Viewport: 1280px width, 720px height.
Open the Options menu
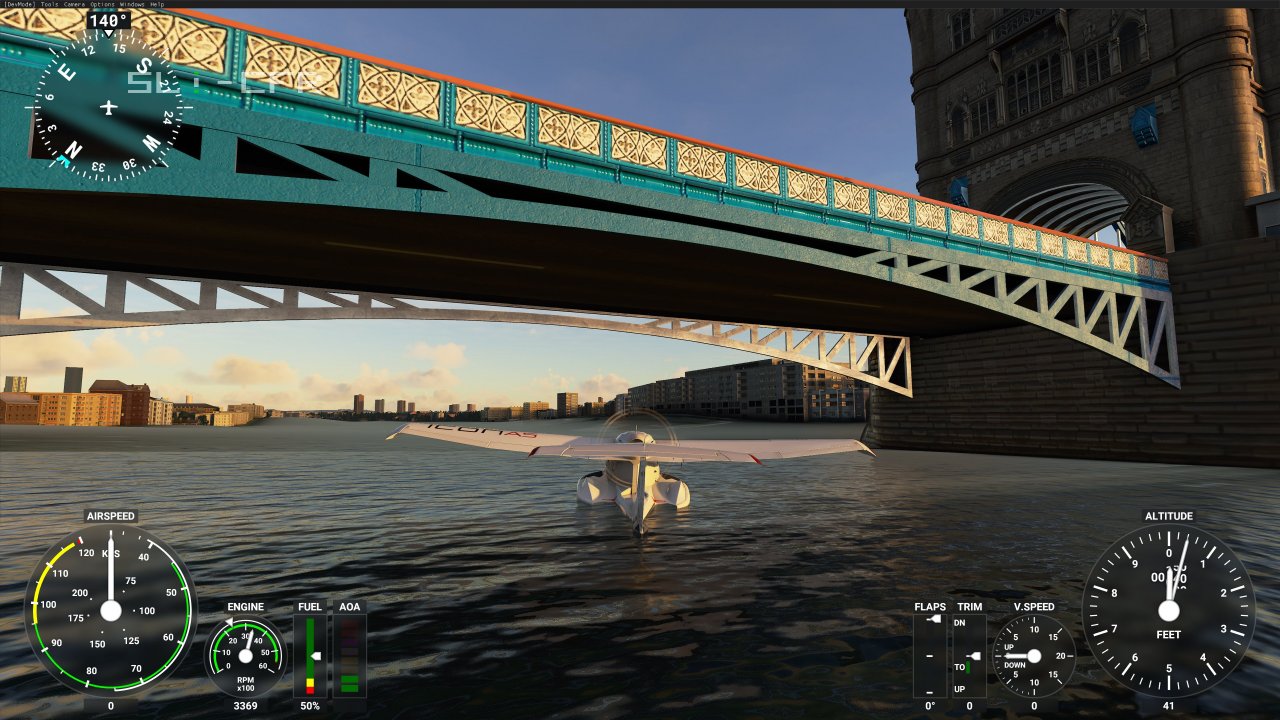pos(100,4)
